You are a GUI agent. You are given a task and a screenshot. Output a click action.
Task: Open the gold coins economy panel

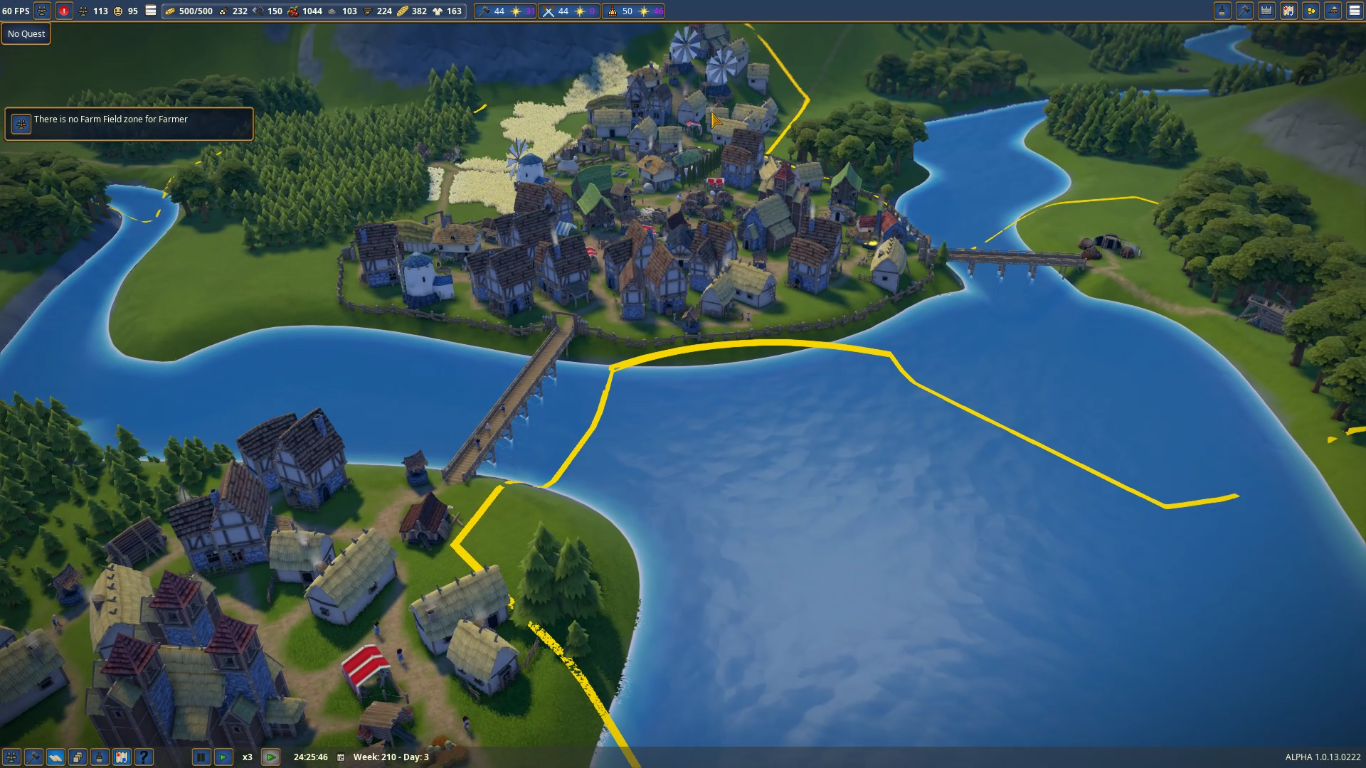(1311, 11)
